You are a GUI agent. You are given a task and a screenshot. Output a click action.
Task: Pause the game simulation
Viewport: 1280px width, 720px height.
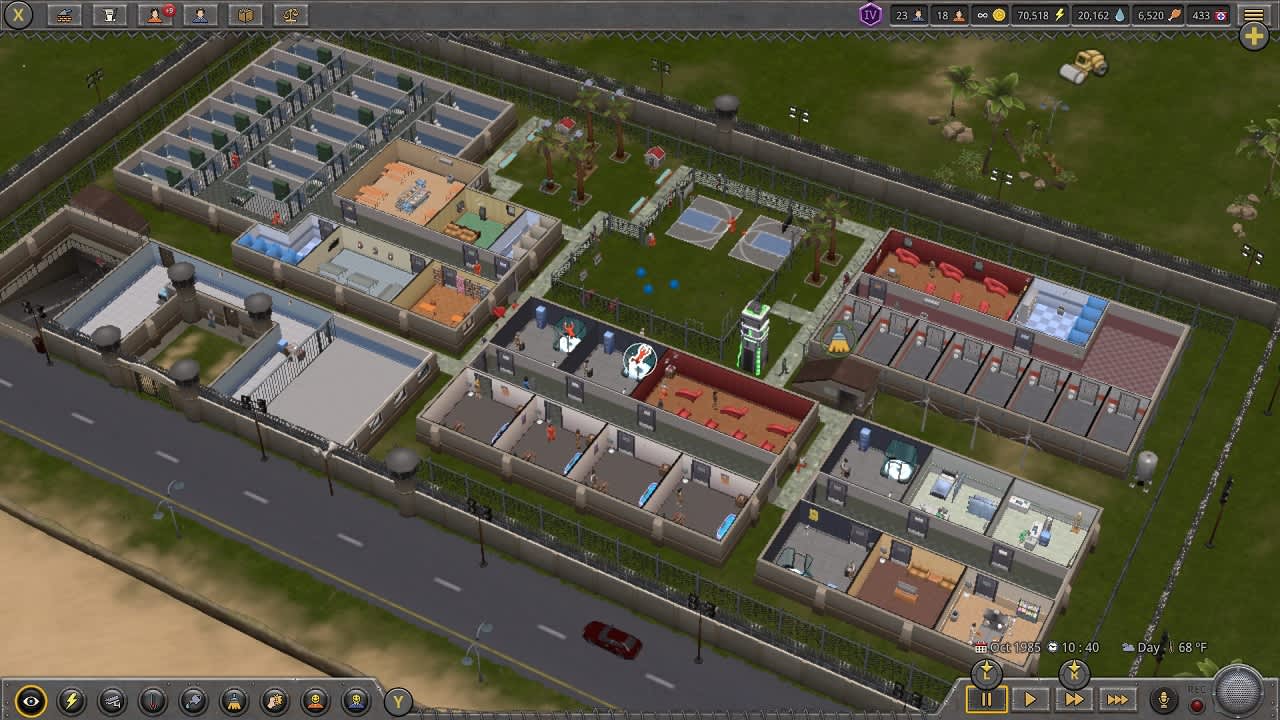(x=985, y=700)
